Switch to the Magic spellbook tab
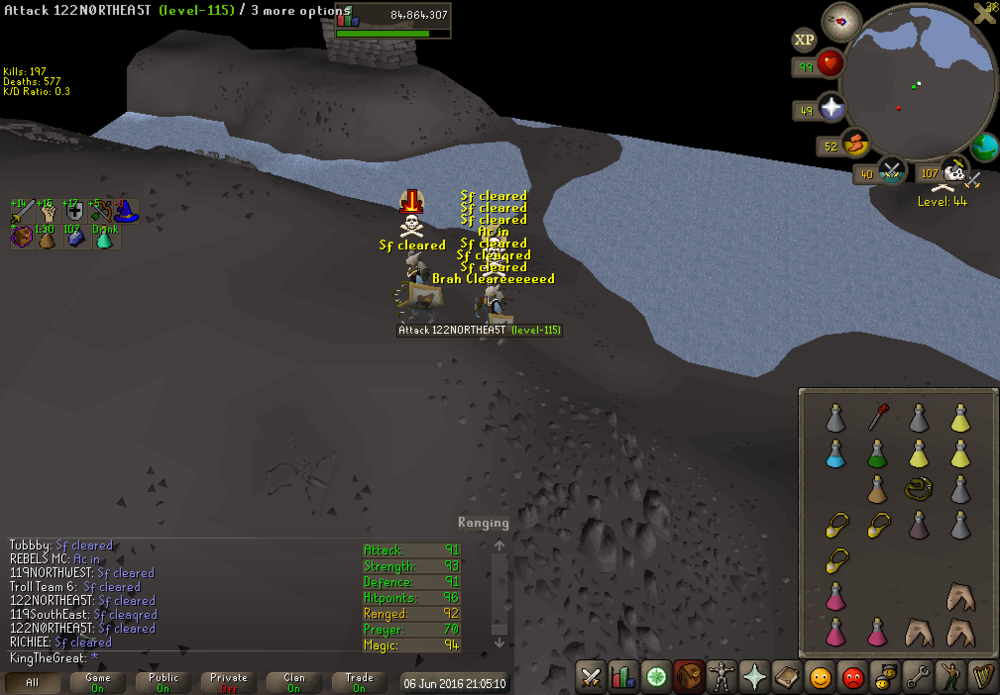 coord(786,677)
